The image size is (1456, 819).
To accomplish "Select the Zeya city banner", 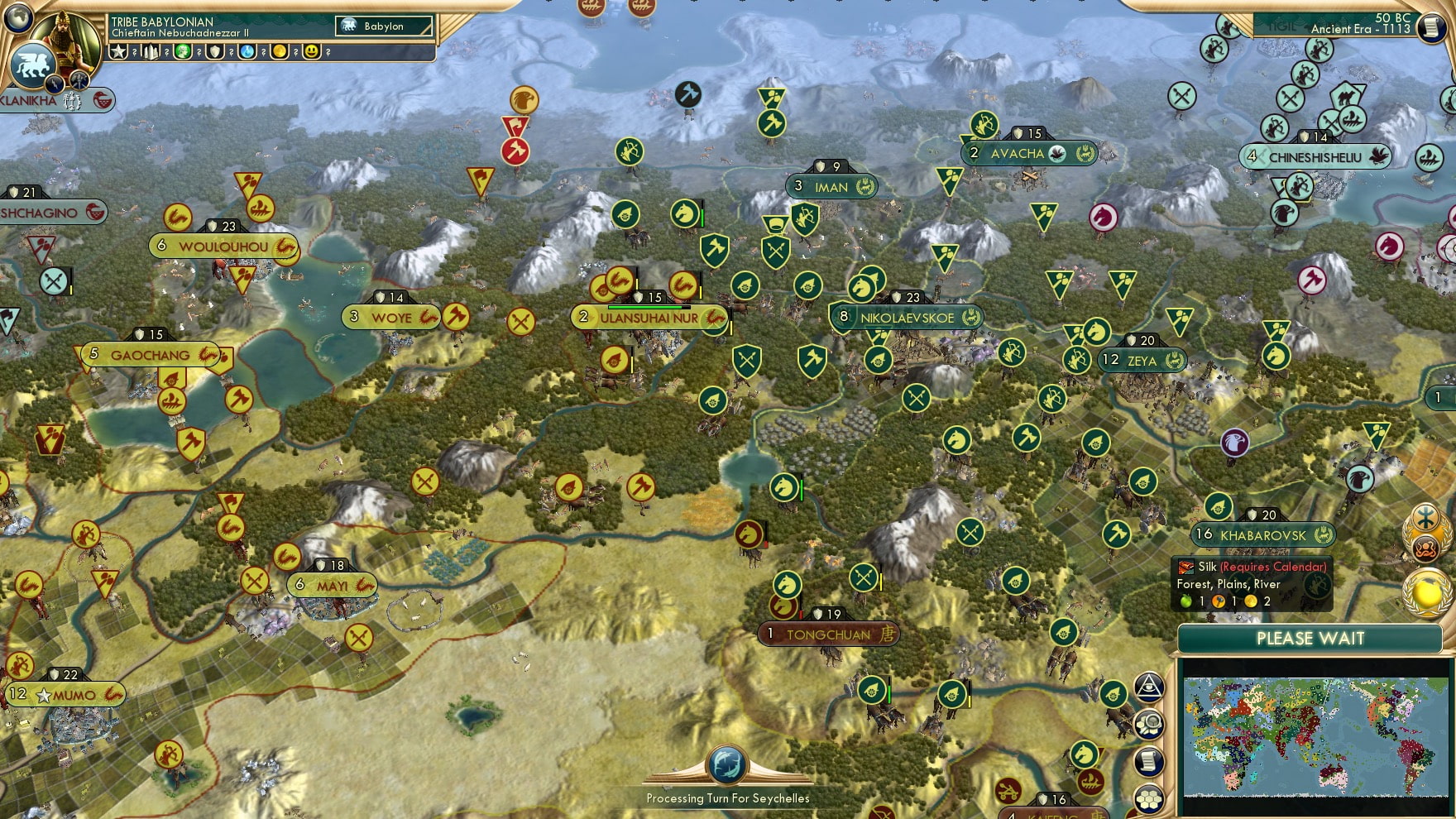I will (x=1142, y=361).
